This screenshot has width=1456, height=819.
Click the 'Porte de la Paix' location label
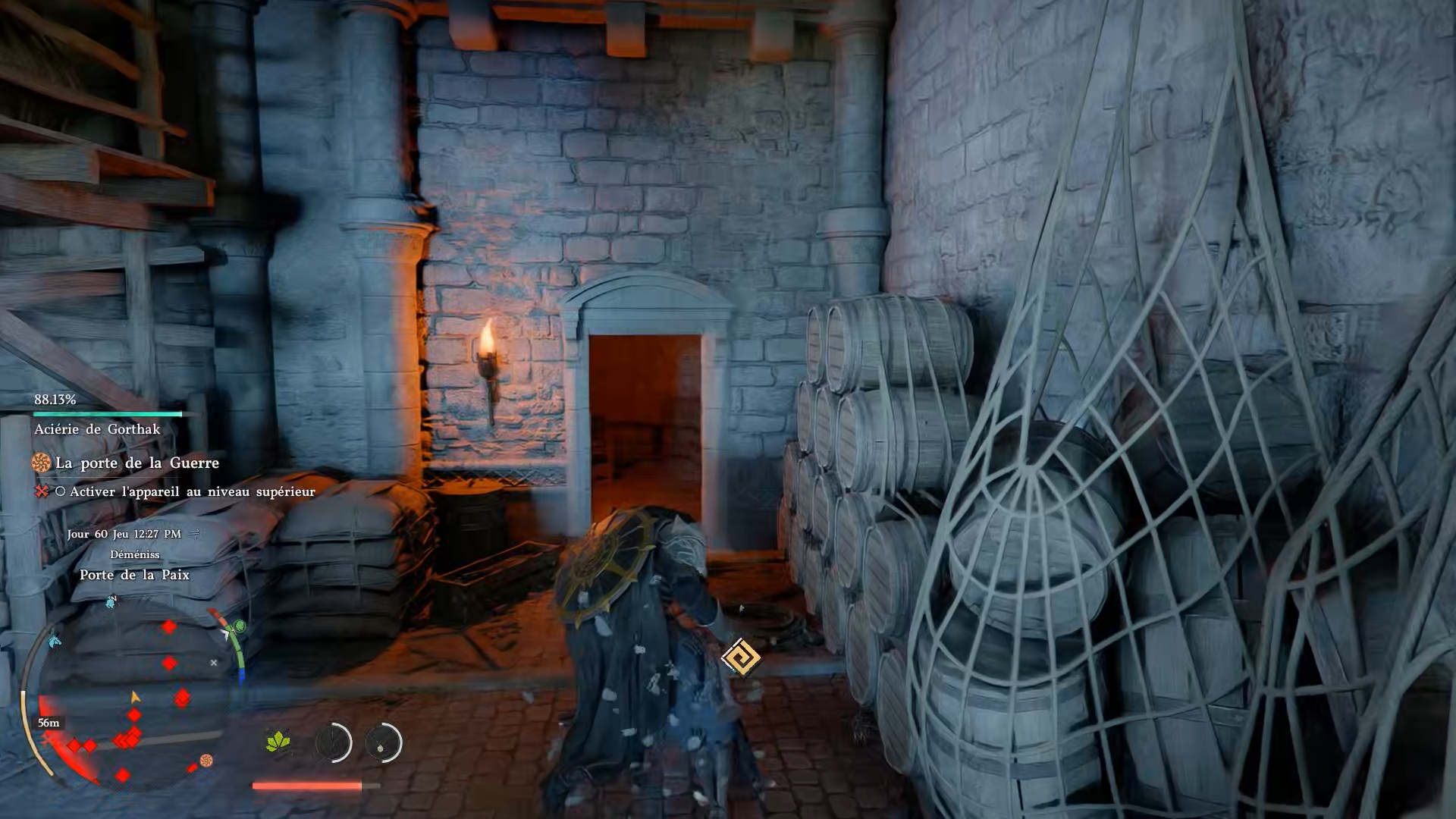pyautogui.click(x=134, y=575)
